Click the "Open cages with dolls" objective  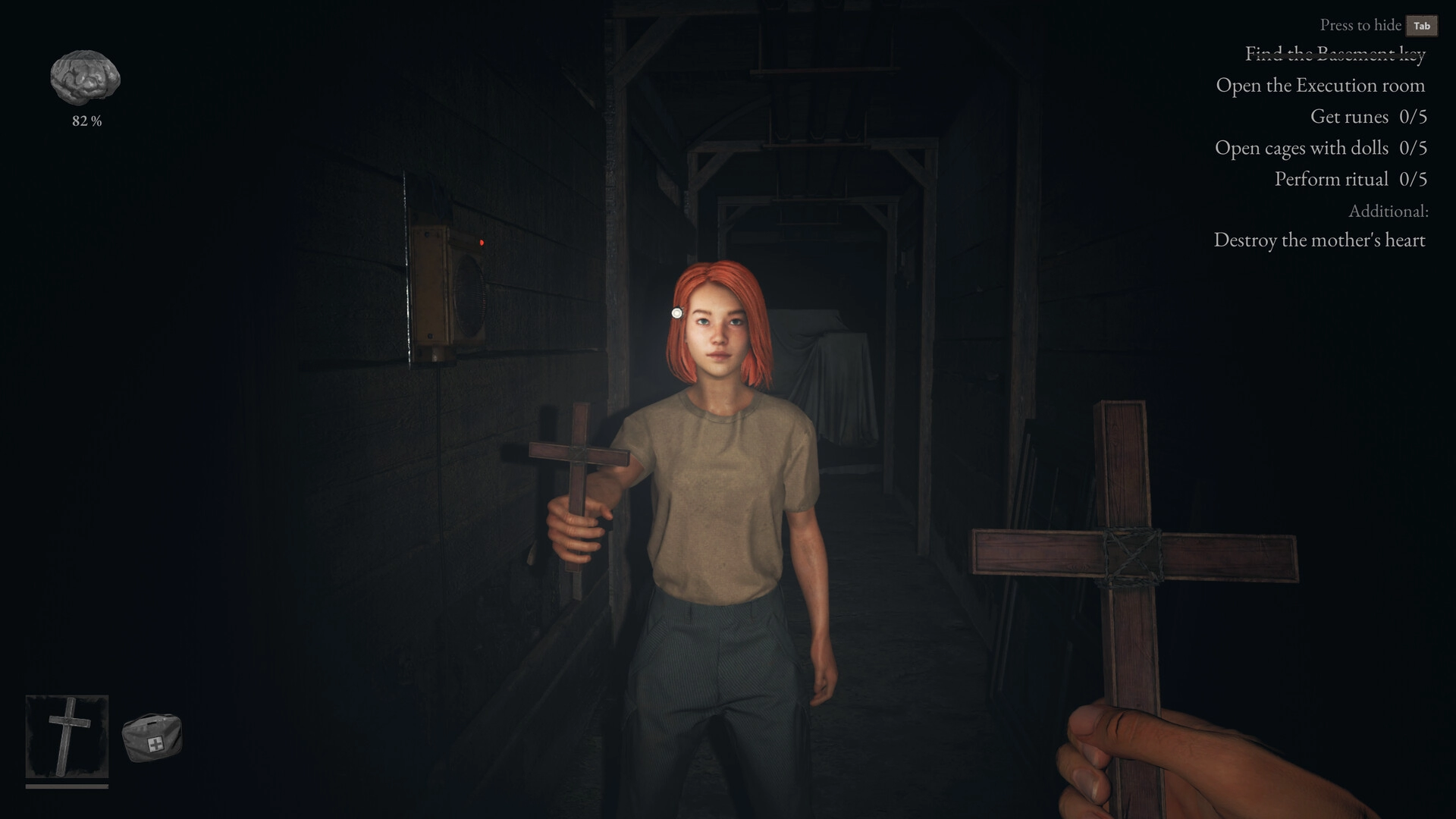pos(1320,148)
